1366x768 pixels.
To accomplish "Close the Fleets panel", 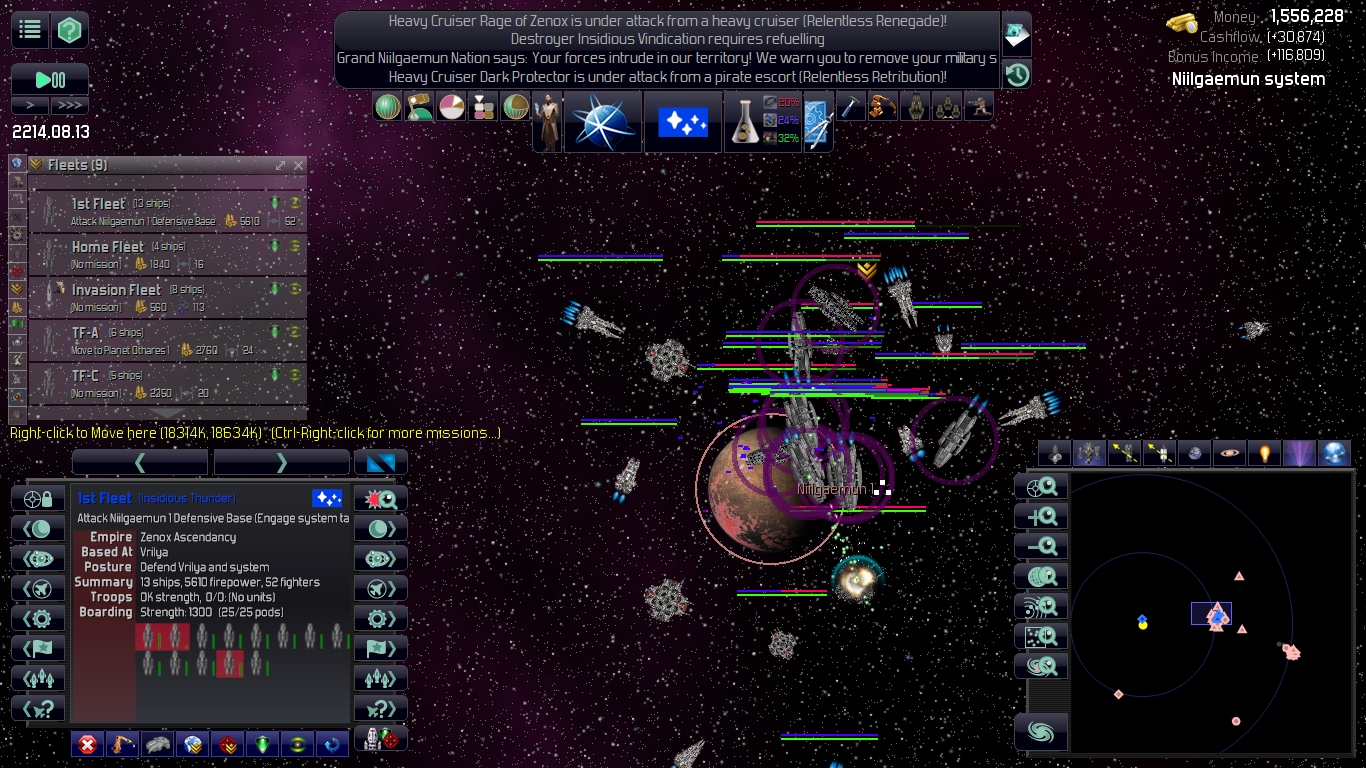I will pos(298,165).
